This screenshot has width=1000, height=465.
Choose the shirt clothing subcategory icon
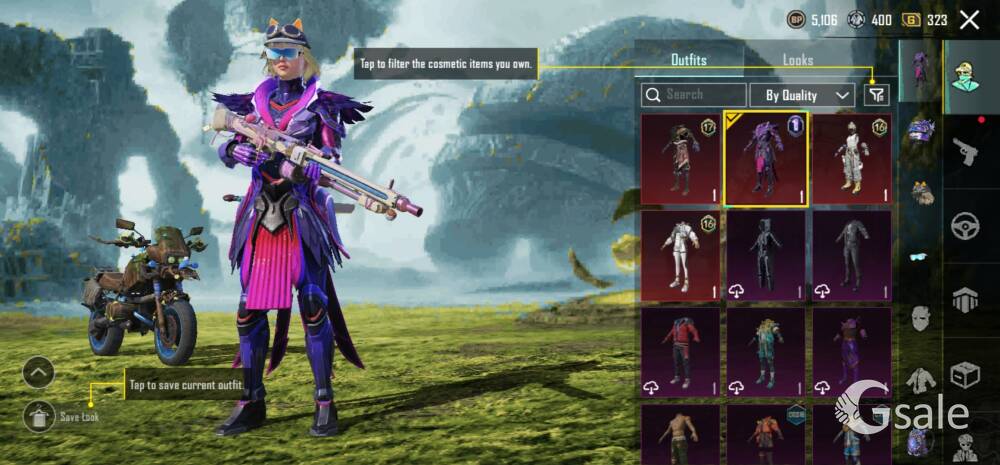[920, 380]
